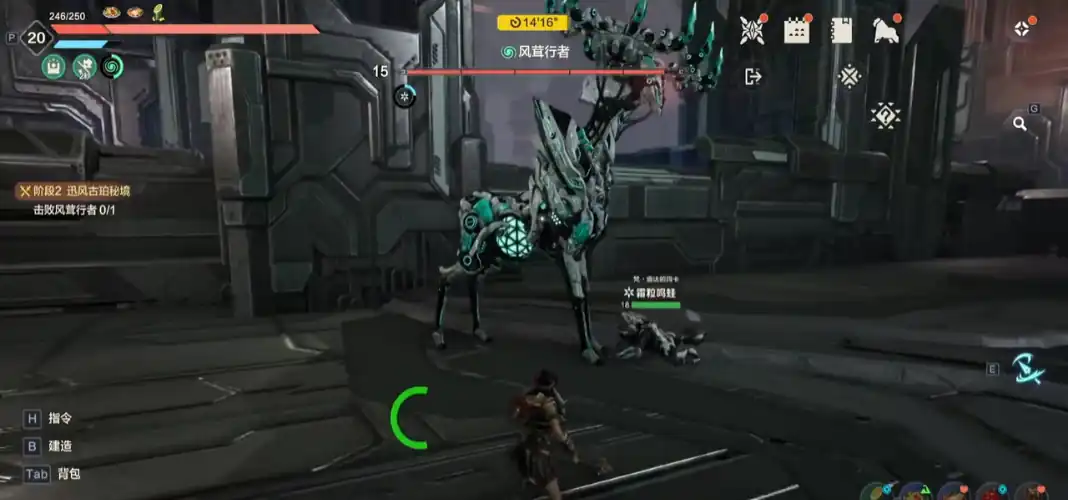Click the magnifying glass search icon

(1020, 124)
